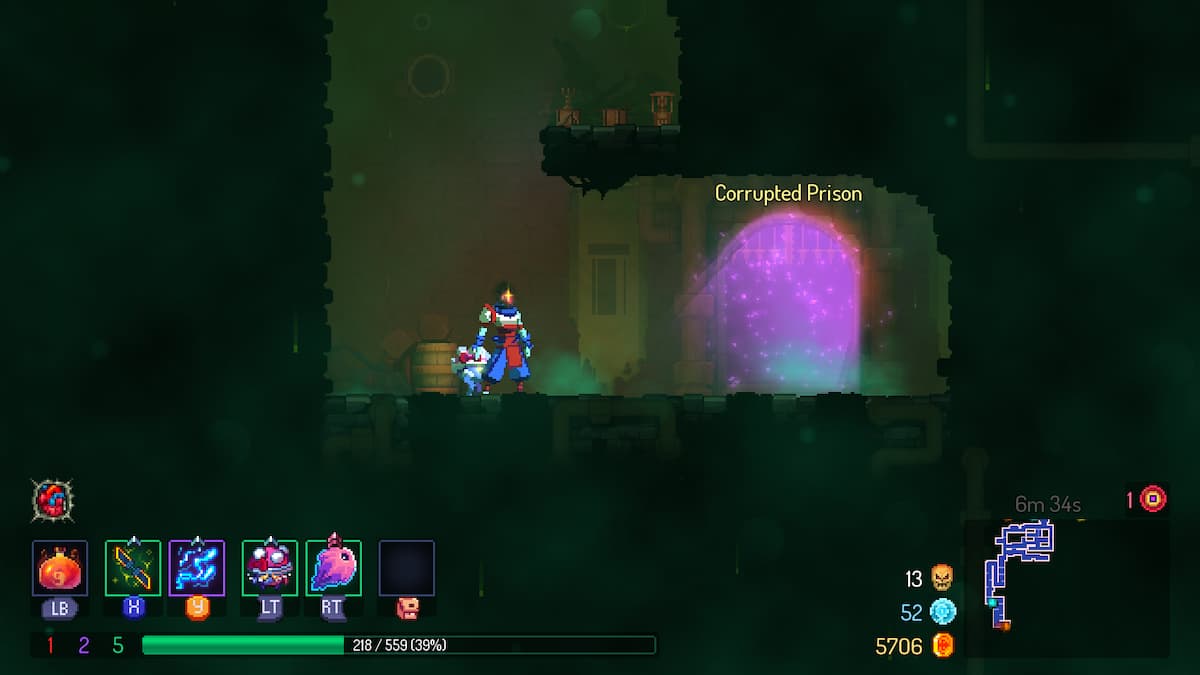Image resolution: width=1200 pixels, height=675 pixels.
Task: Click the blue cells currency icon
Action: [x=942, y=612]
